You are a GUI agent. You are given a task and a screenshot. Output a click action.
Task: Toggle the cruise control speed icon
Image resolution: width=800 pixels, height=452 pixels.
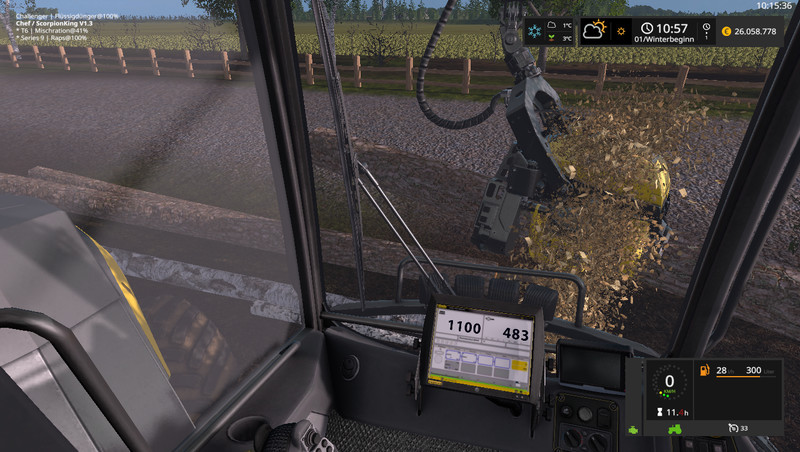tap(732, 429)
